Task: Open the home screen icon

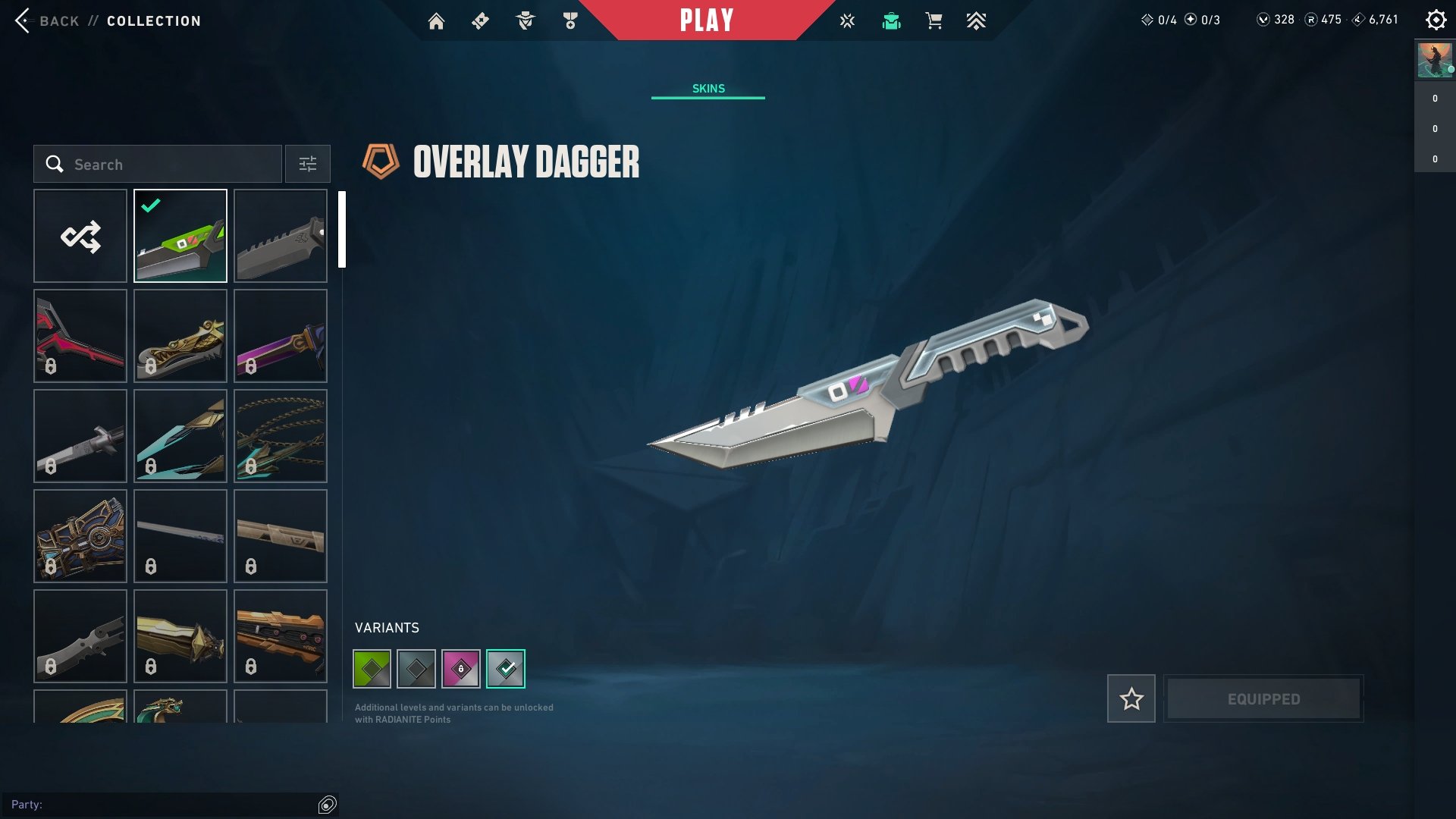Action: (436, 21)
